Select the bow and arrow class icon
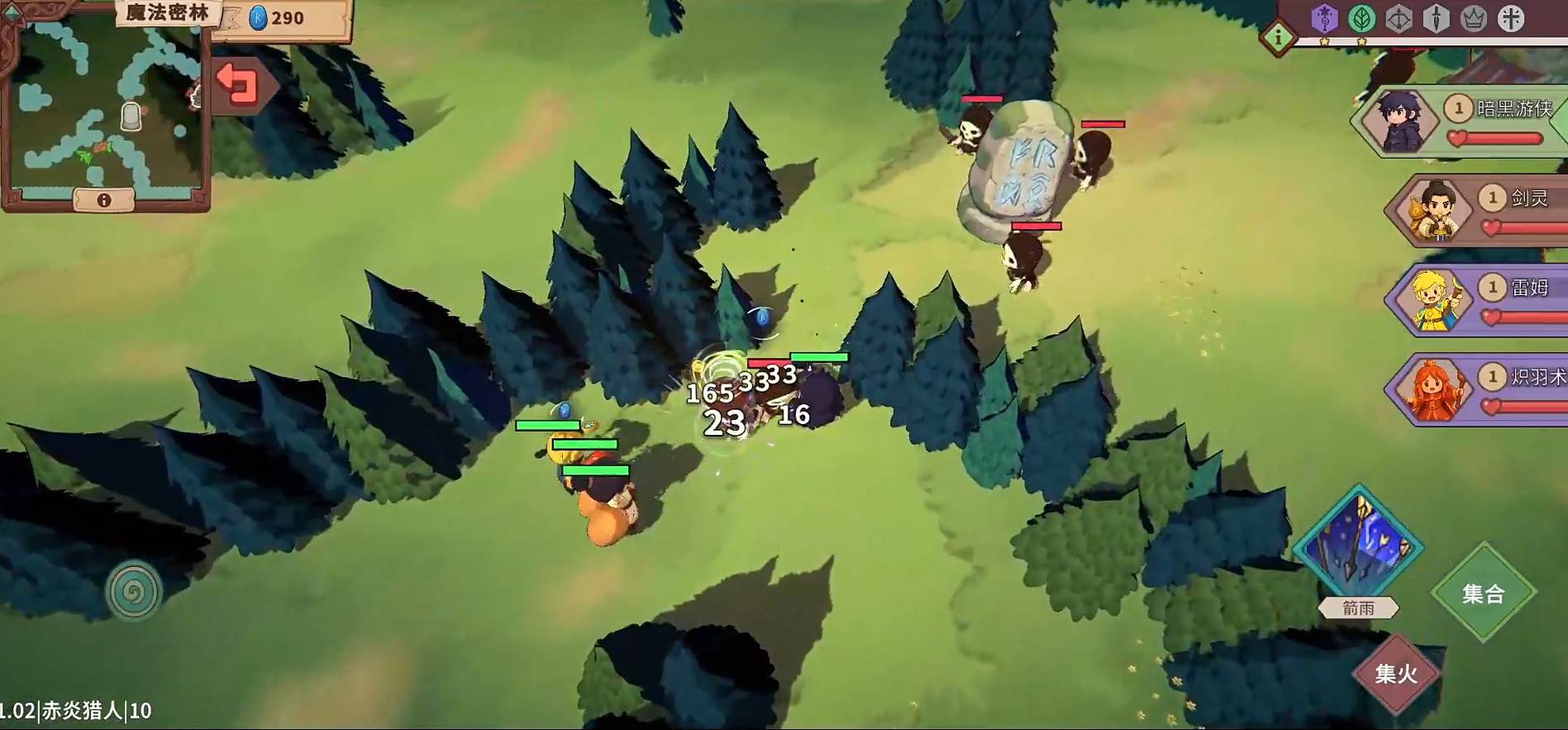 click(1399, 18)
